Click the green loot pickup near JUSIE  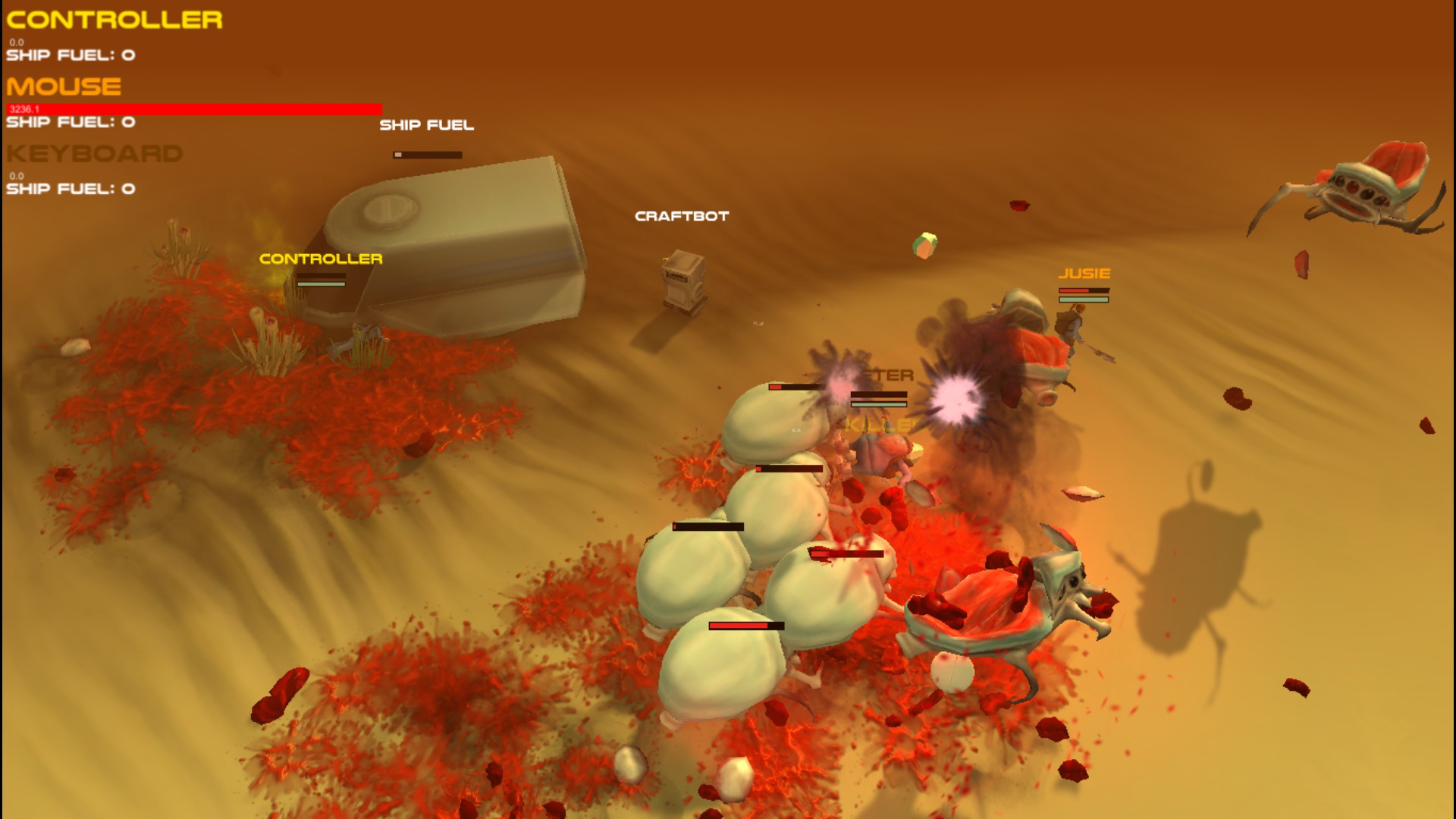927,243
